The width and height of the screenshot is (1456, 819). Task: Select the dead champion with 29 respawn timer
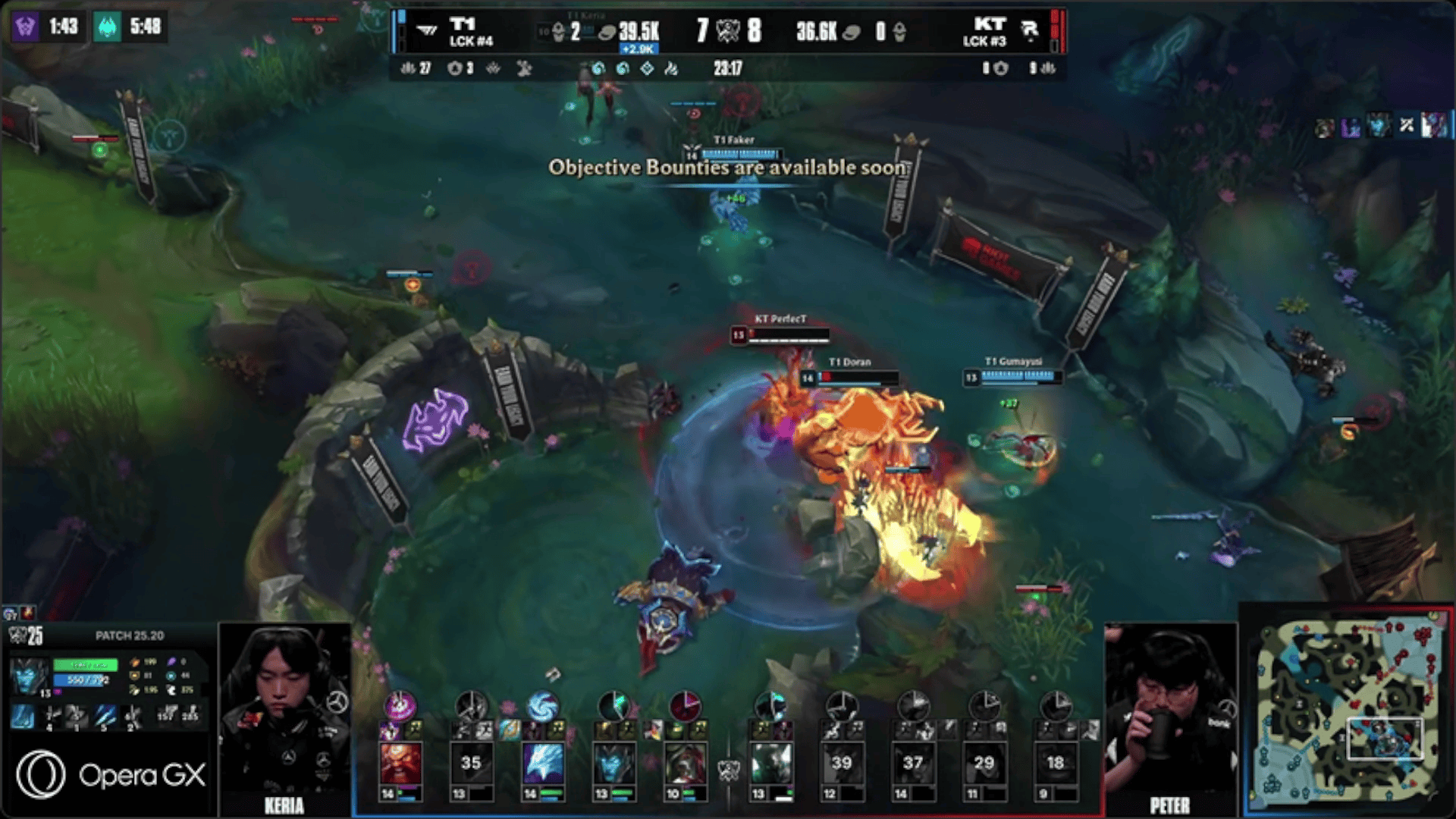[x=984, y=763]
